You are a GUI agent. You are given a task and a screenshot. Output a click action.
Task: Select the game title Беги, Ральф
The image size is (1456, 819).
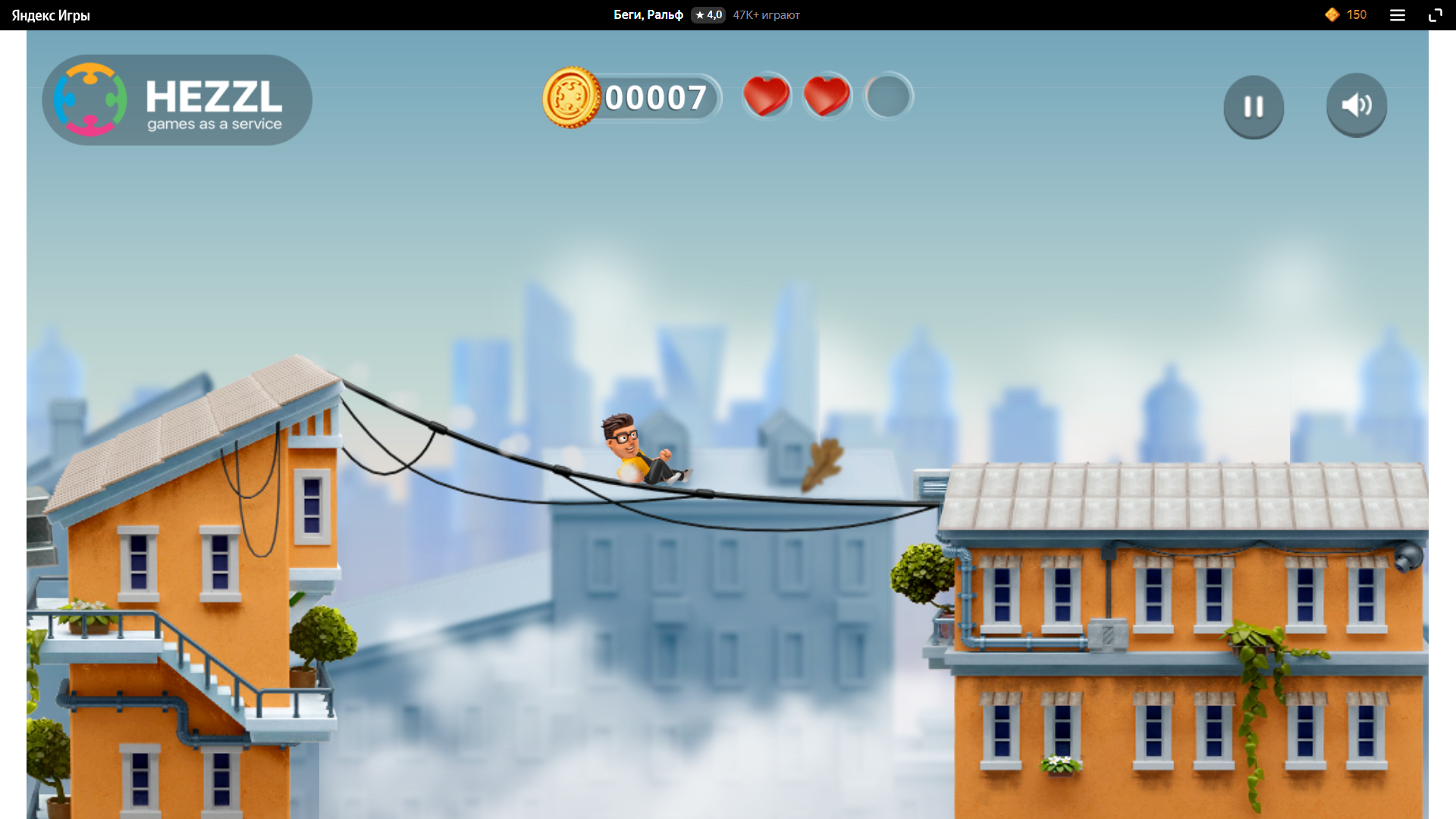[x=648, y=14]
